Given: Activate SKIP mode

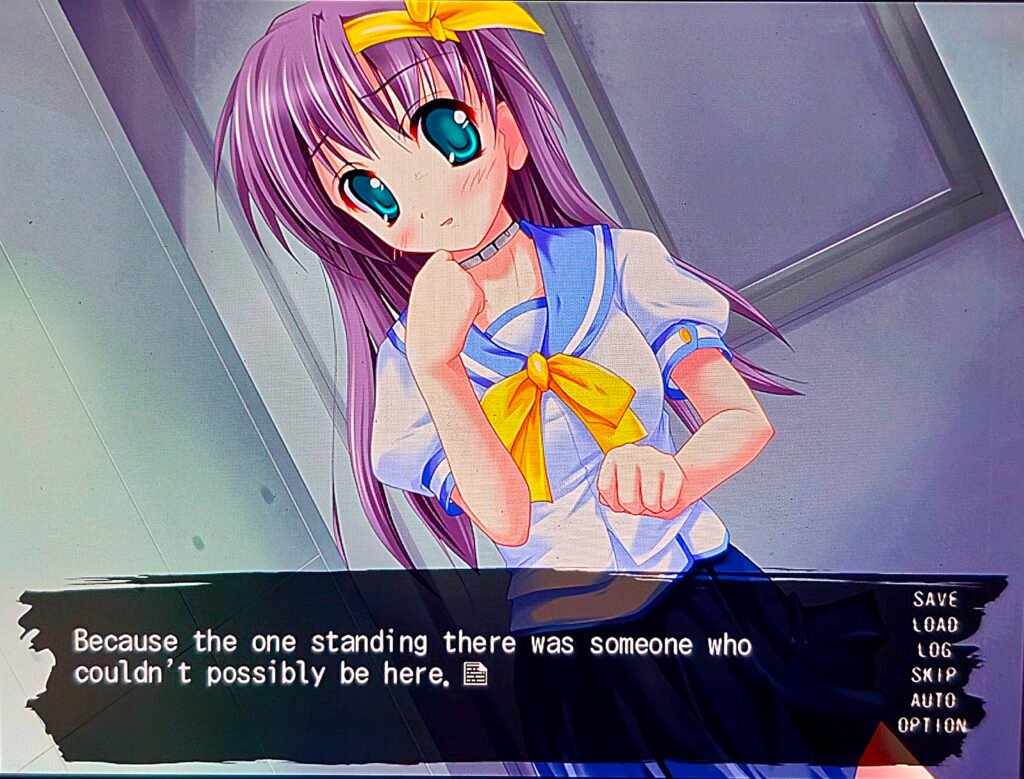Looking at the screenshot, I should [933, 675].
